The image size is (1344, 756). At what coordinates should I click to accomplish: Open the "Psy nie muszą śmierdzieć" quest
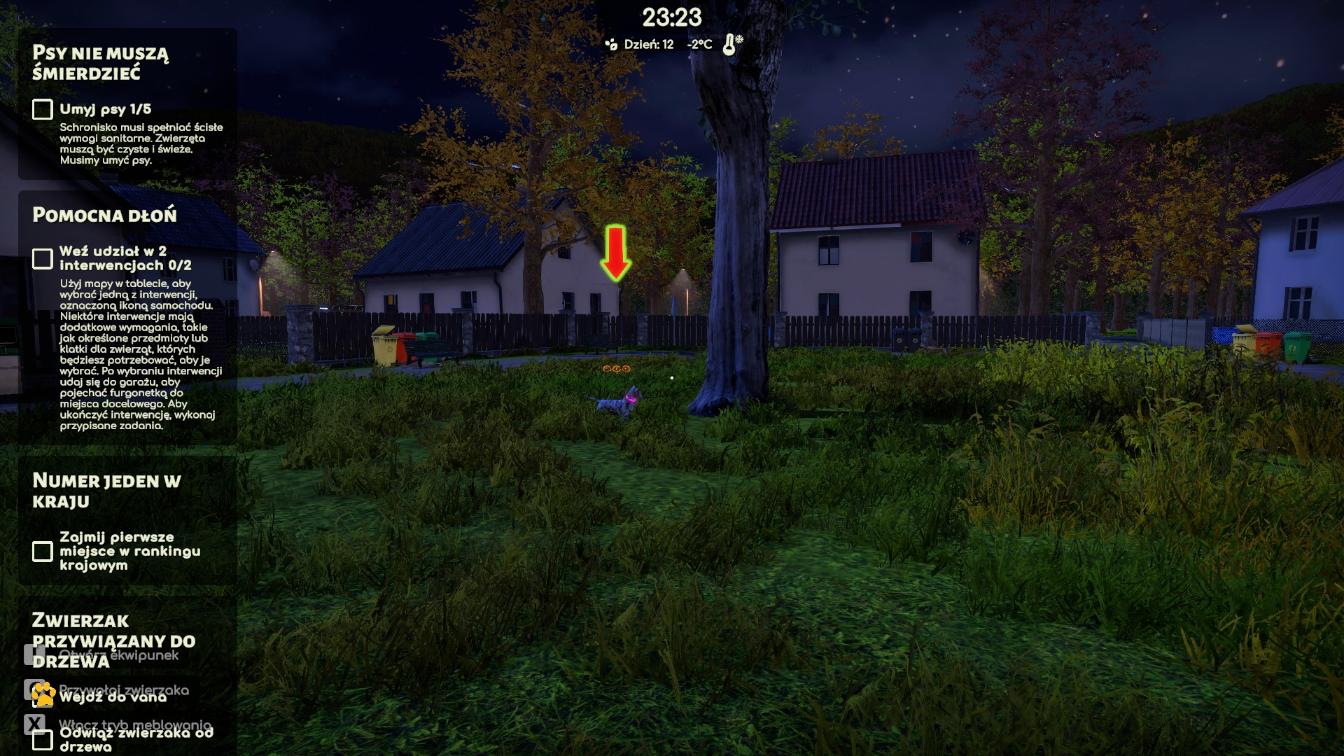tap(100, 63)
